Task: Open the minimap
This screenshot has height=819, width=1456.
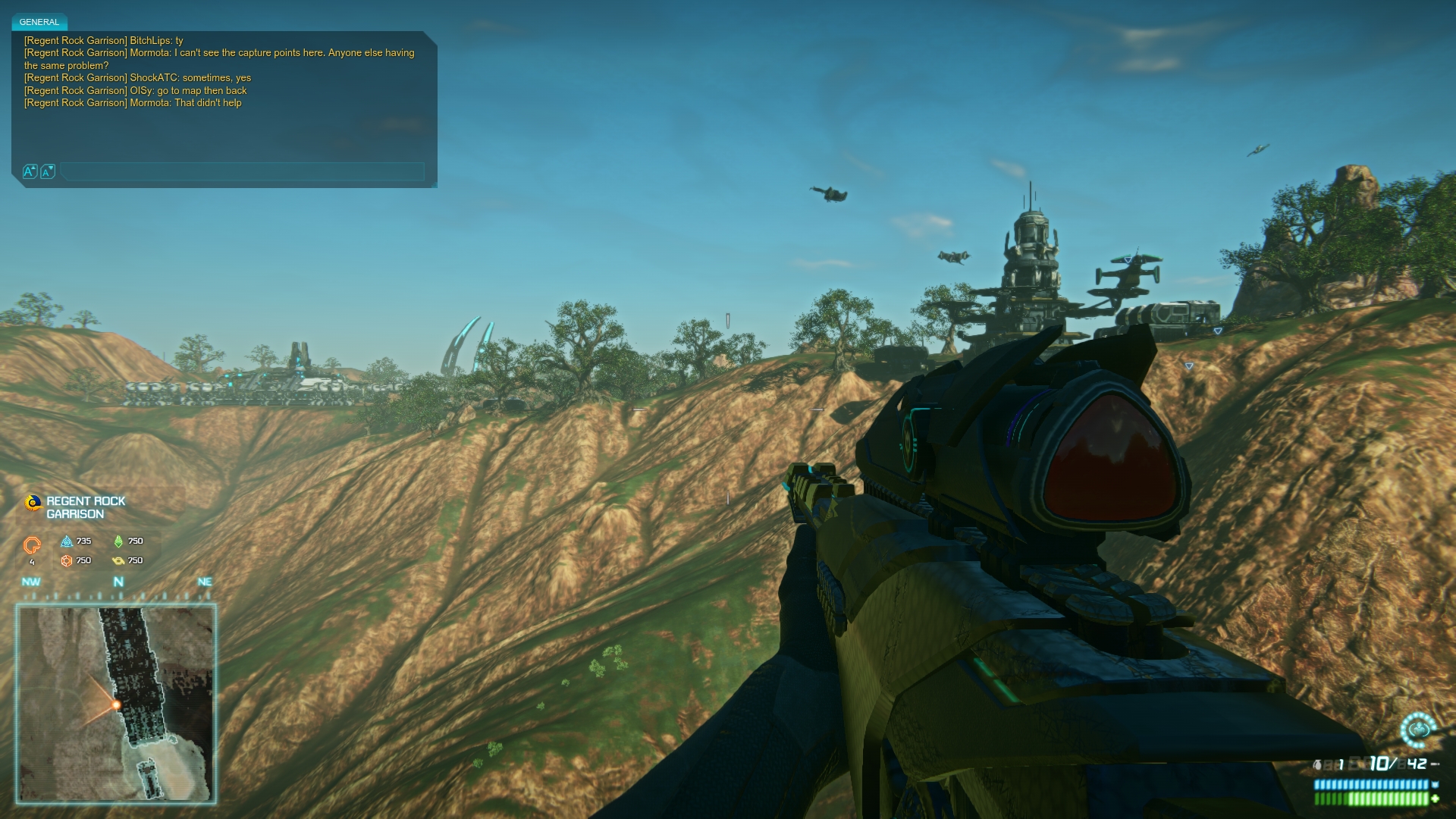Action: (116, 703)
